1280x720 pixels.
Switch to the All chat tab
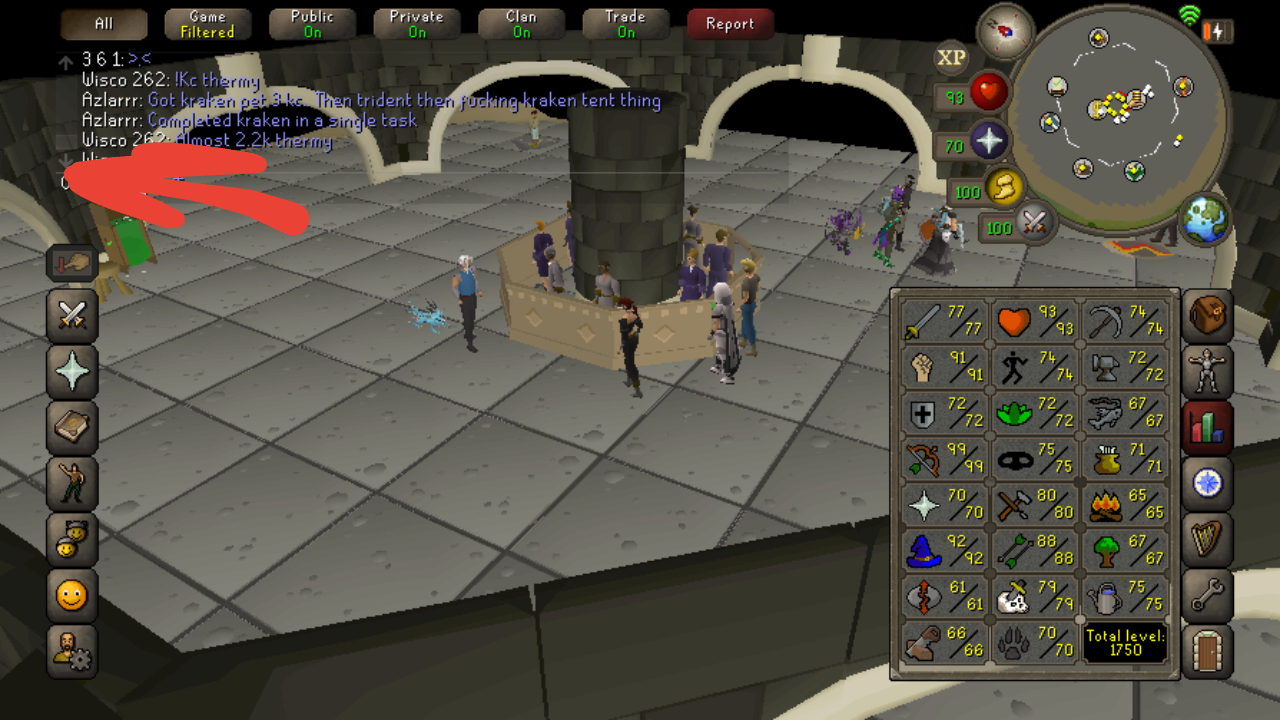point(103,22)
